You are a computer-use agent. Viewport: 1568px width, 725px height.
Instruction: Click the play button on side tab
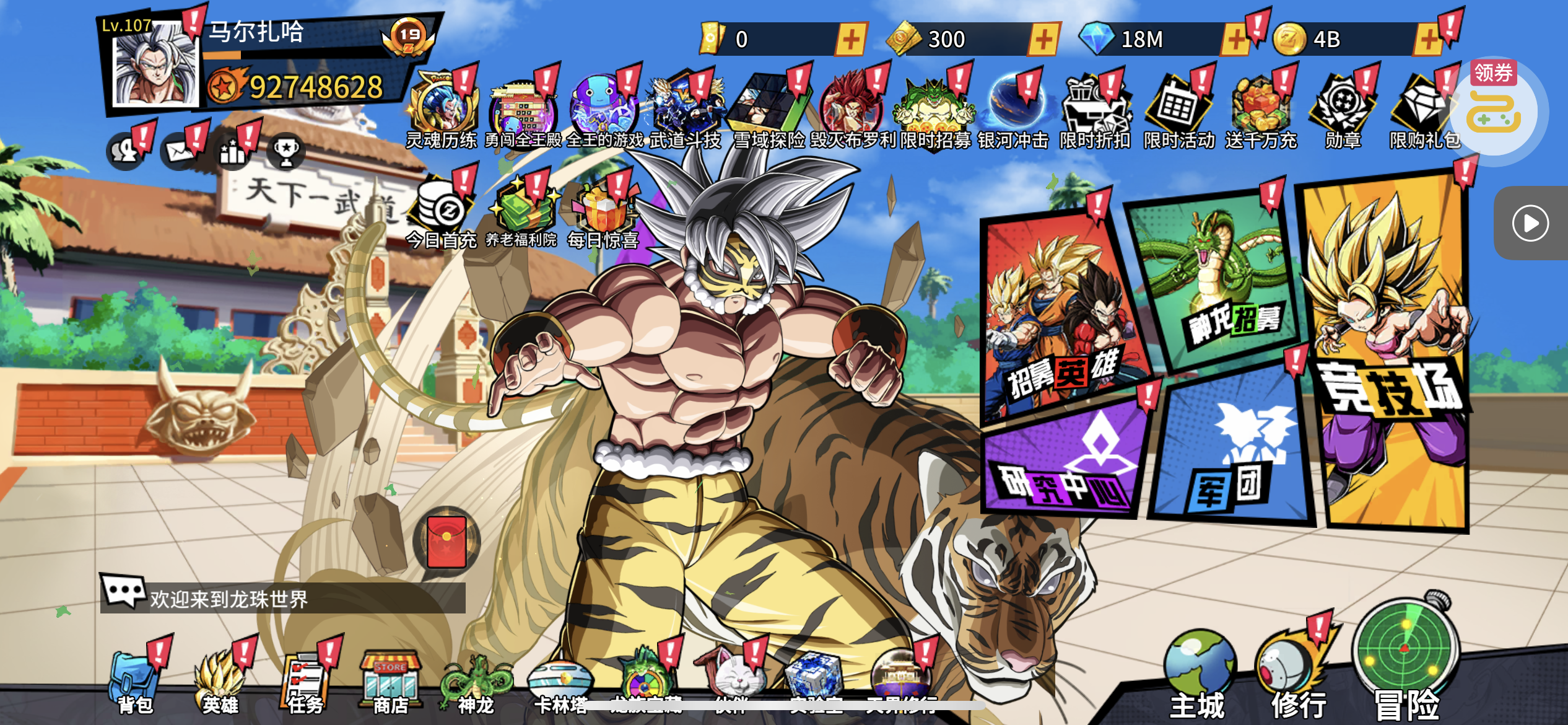(1530, 223)
